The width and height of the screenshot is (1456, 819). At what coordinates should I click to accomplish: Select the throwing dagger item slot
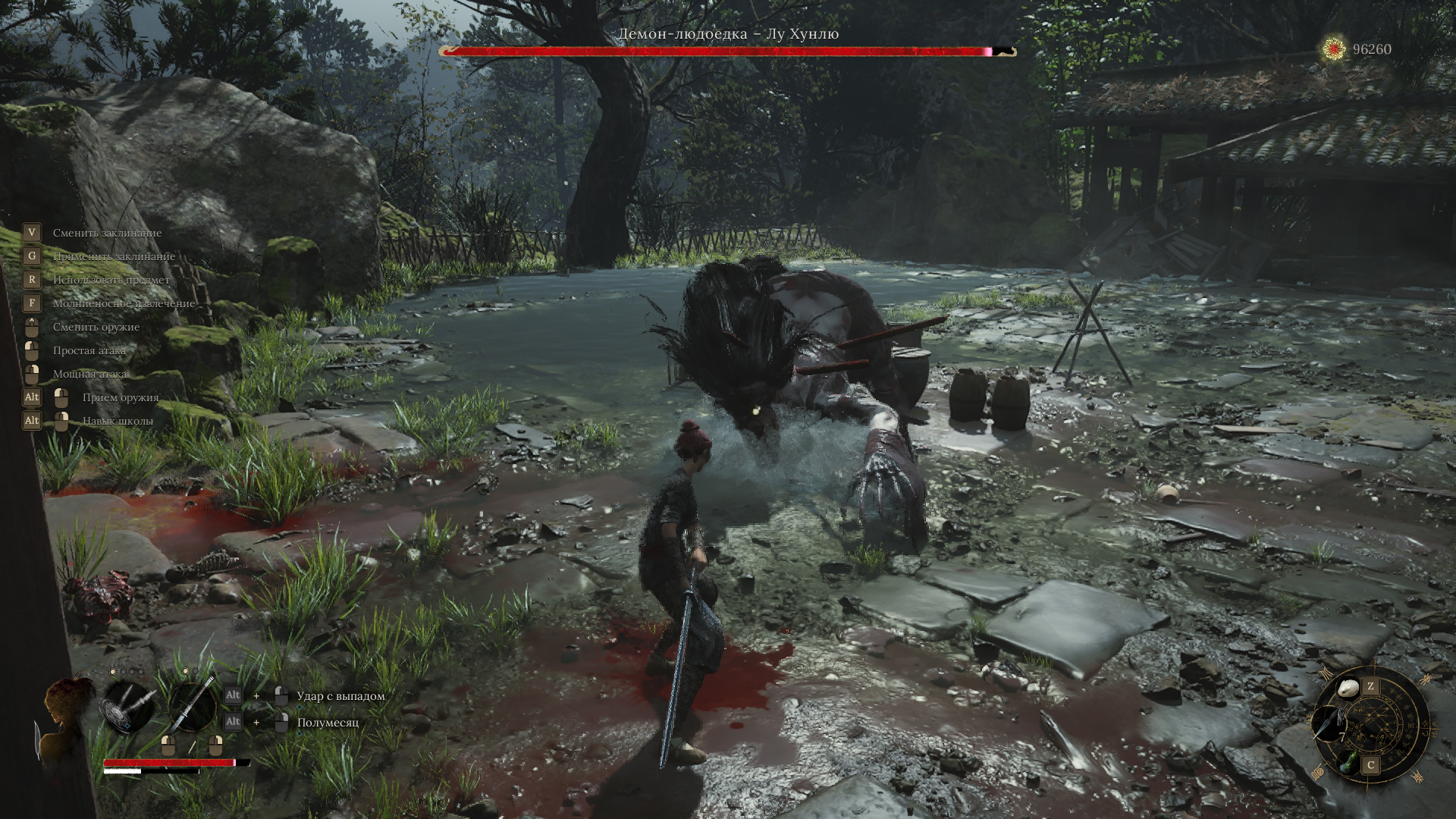tap(1330, 724)
